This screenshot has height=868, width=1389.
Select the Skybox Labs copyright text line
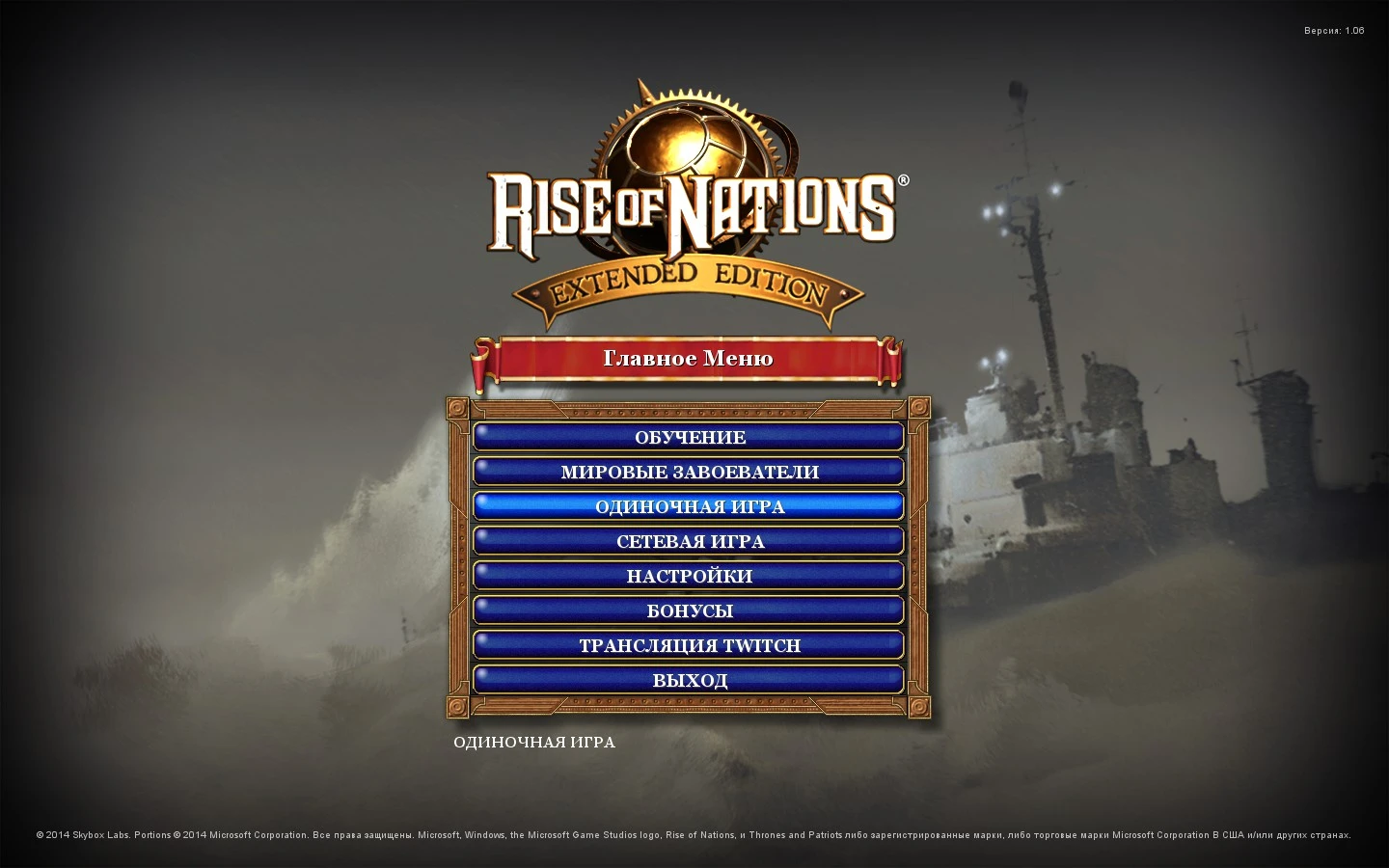[694, 835]
